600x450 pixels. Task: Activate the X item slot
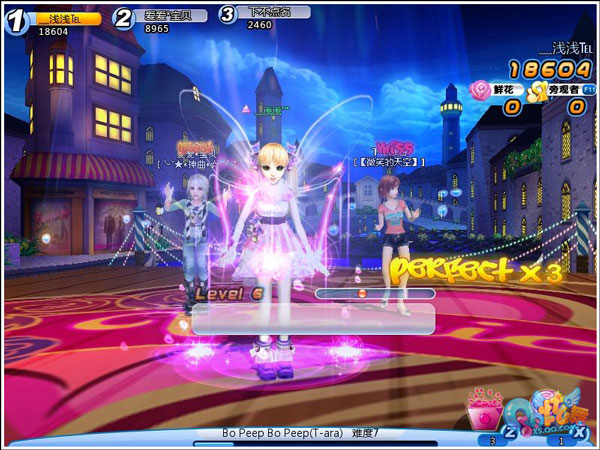coord(579,431)
